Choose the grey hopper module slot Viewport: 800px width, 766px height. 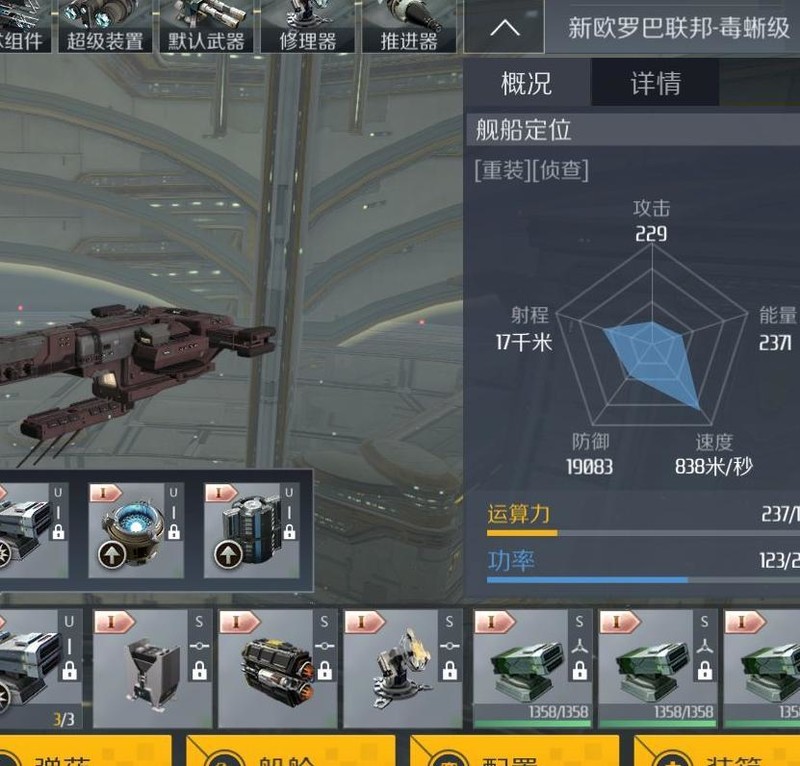pos(154,668)
